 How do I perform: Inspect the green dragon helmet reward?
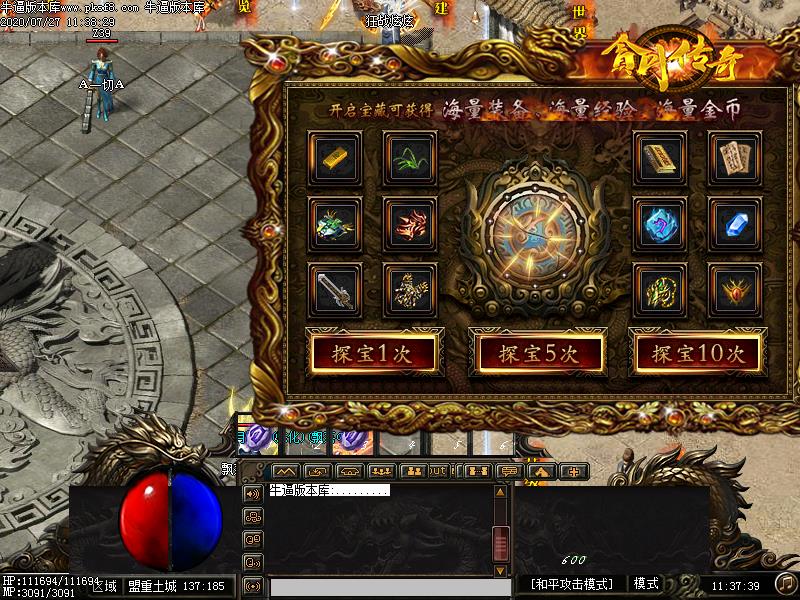[x=334, y=222]
